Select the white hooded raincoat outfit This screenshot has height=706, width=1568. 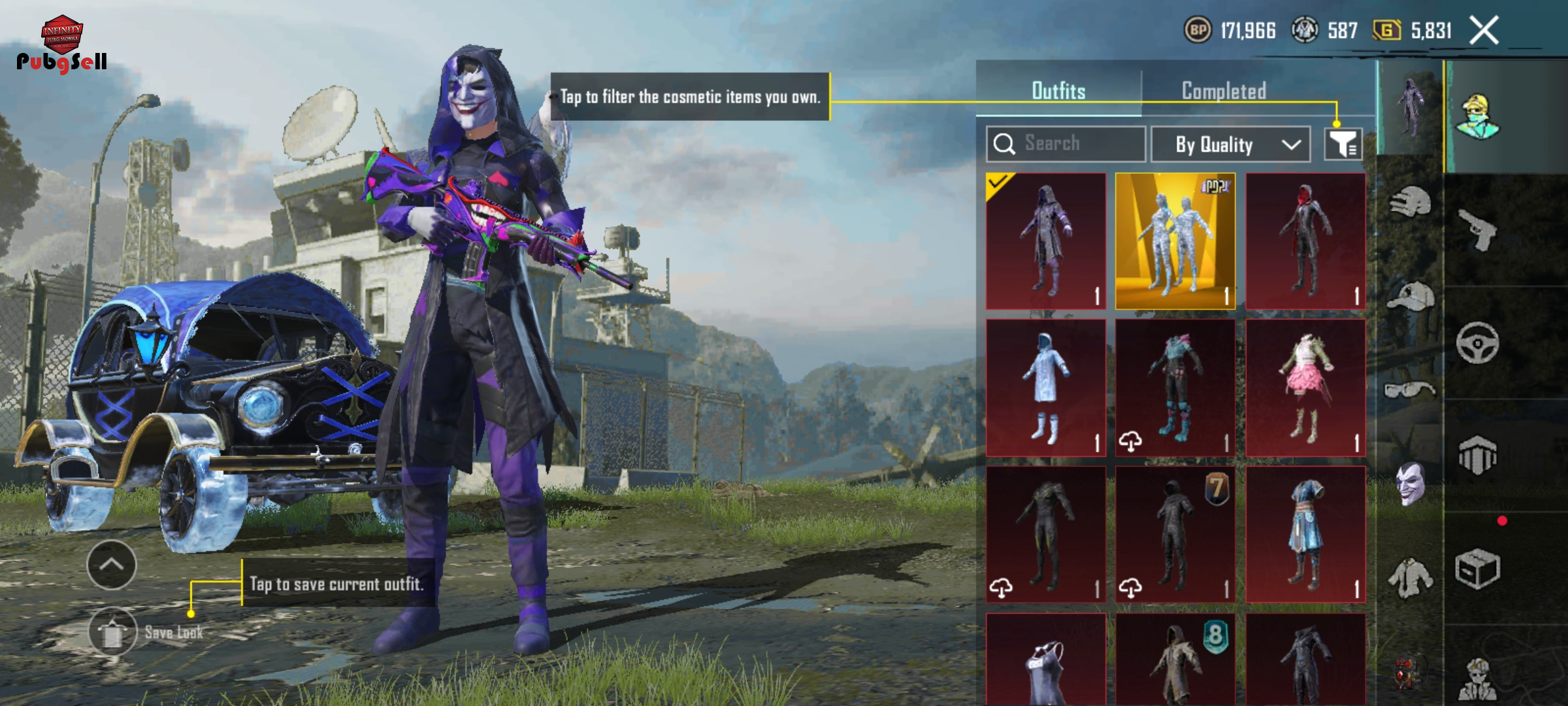point(1045,388)
